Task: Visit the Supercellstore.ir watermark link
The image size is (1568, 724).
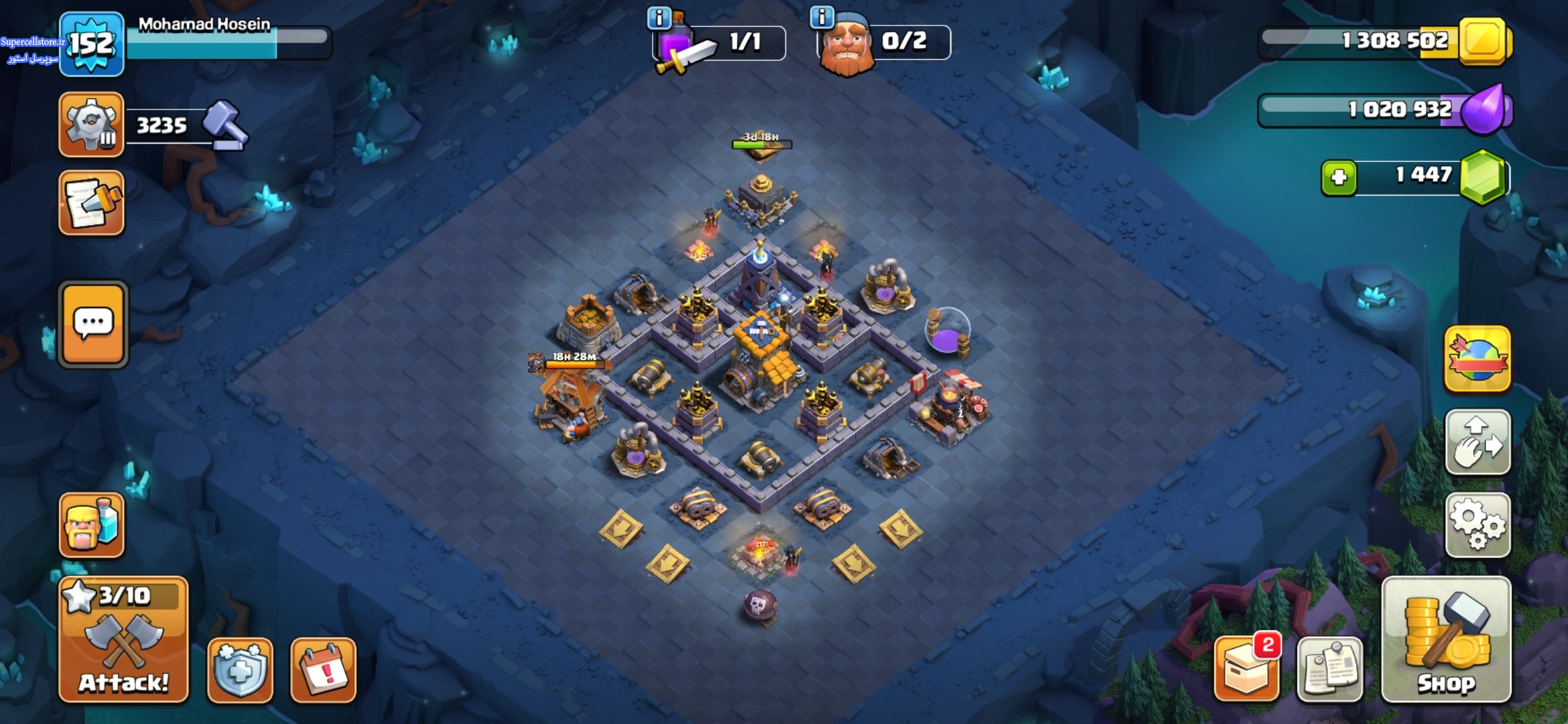Action: pos(32,42)
